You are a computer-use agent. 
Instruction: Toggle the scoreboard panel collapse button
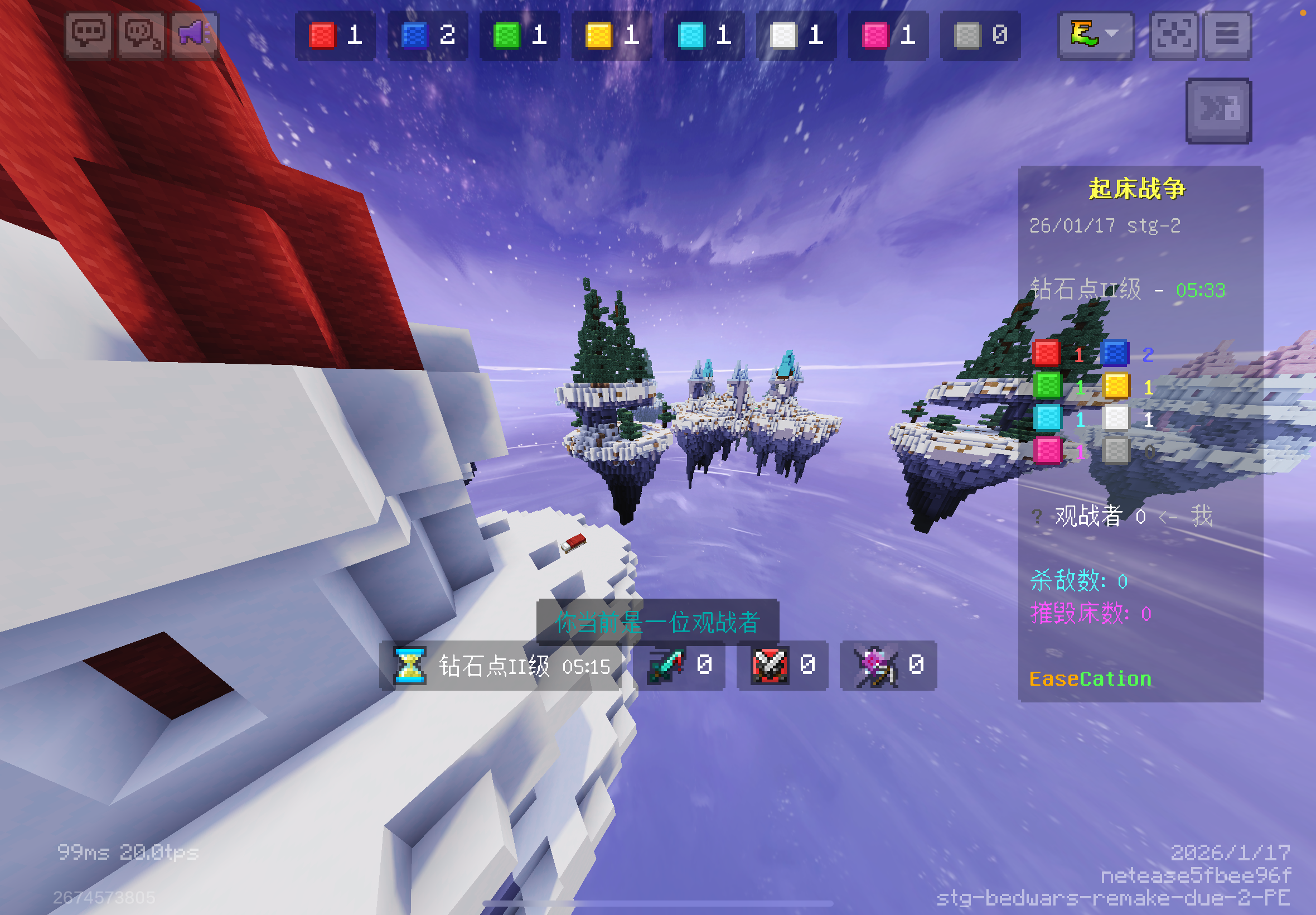point(1218,110)
